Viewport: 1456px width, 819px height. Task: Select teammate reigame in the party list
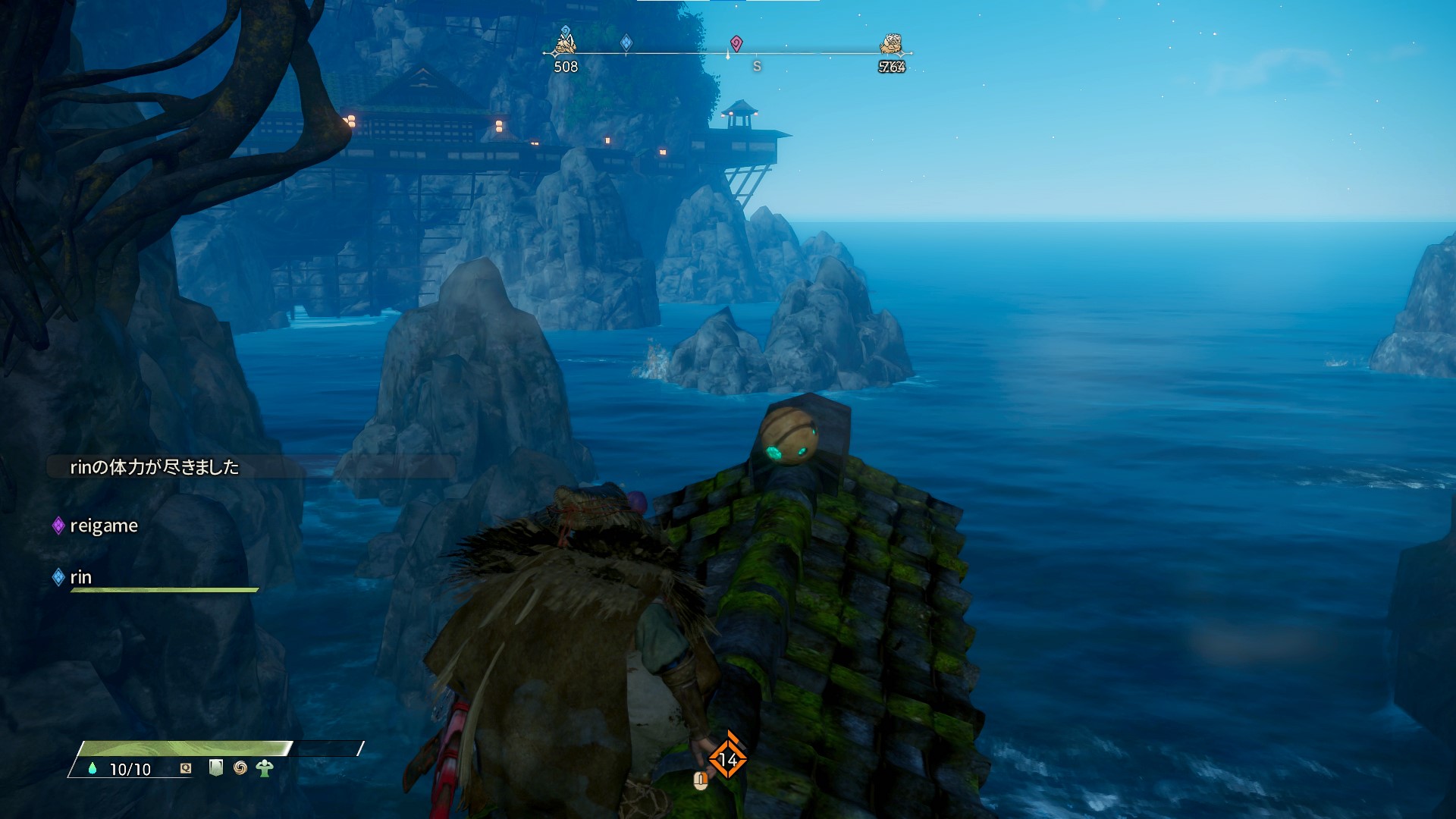coord(103,526)
